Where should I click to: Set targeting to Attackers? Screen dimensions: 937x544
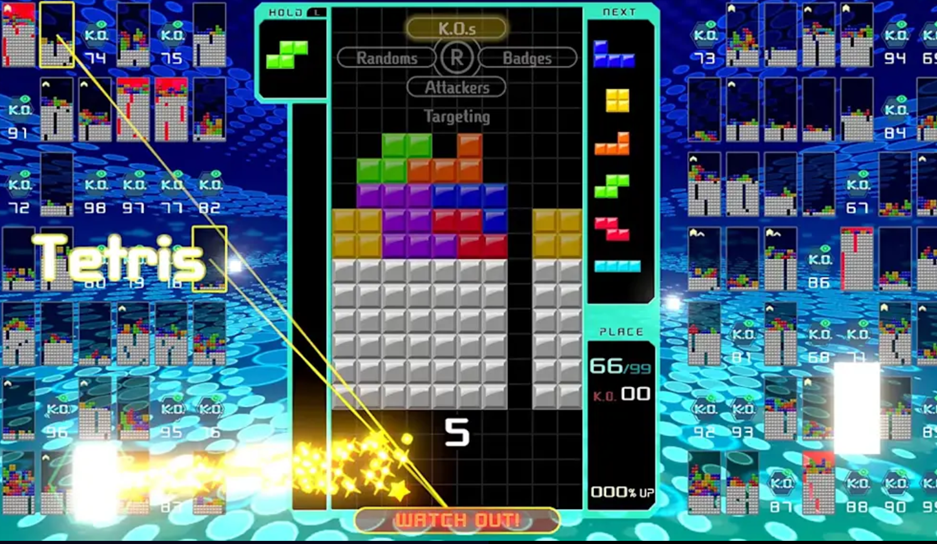tap(456, 88)
